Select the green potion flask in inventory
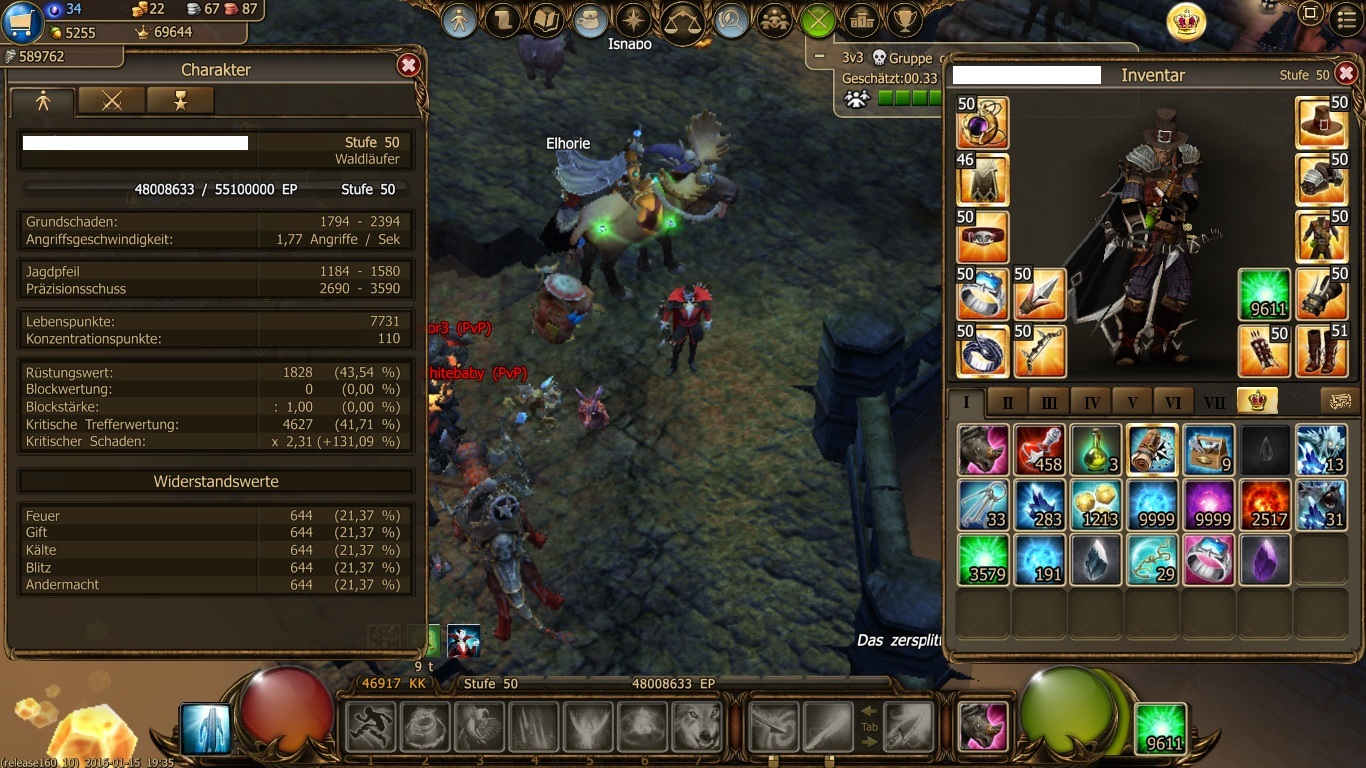Image resolution: width=1366 pixels, height=768 pixels. [x=1096, y=449]
